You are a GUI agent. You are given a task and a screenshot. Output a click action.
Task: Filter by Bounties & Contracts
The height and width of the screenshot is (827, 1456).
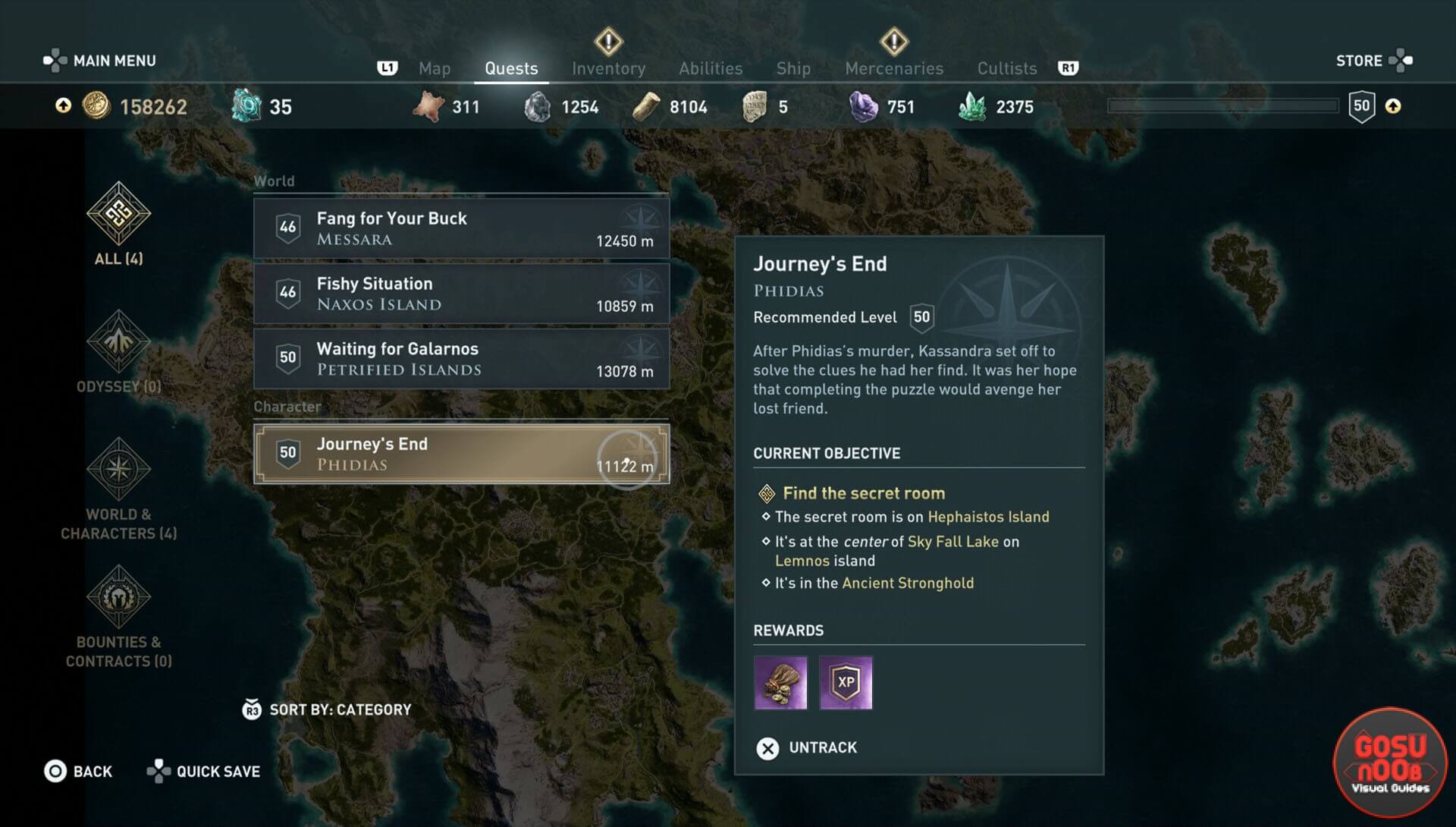tap(118, 616)
